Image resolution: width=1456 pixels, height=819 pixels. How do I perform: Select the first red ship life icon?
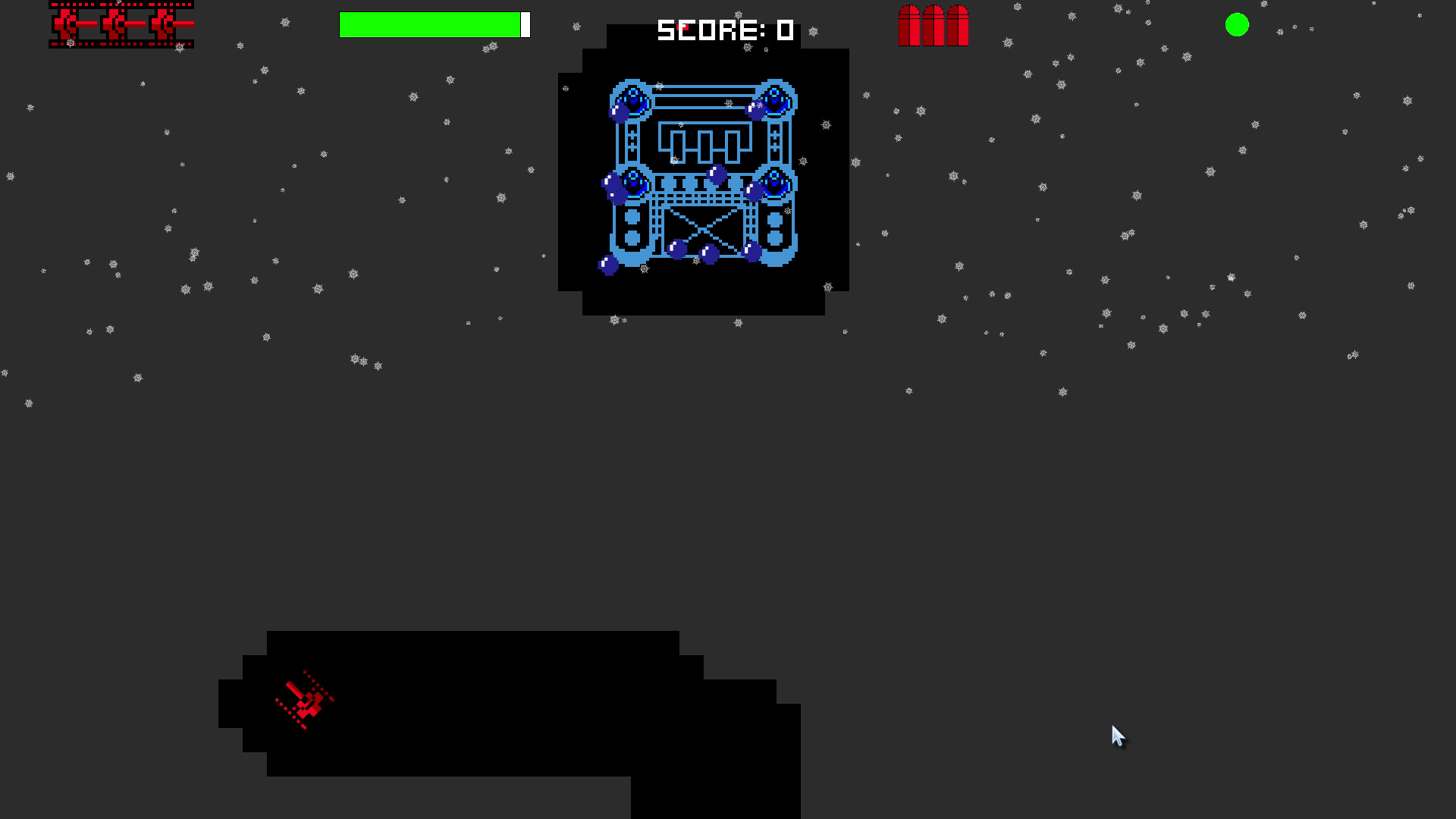click(x=64, y=24)
